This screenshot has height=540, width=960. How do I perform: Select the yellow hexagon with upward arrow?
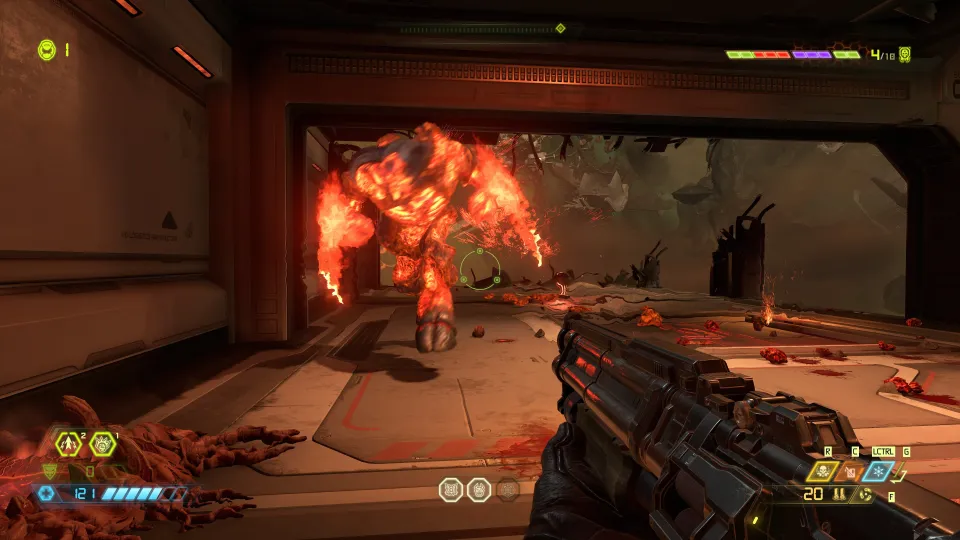[x=70, y=441]
